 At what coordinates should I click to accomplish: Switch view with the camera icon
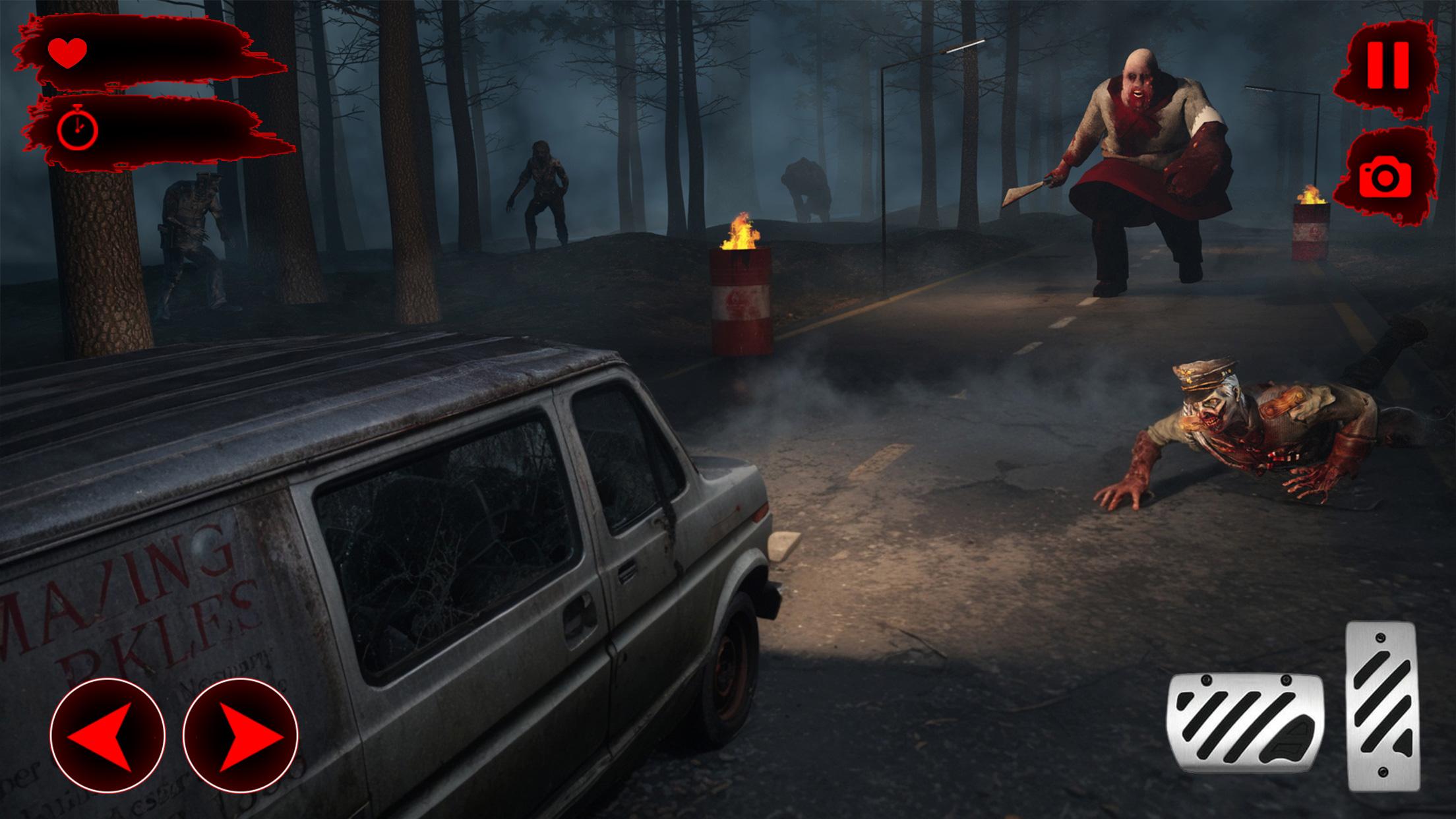point(1385,175)
